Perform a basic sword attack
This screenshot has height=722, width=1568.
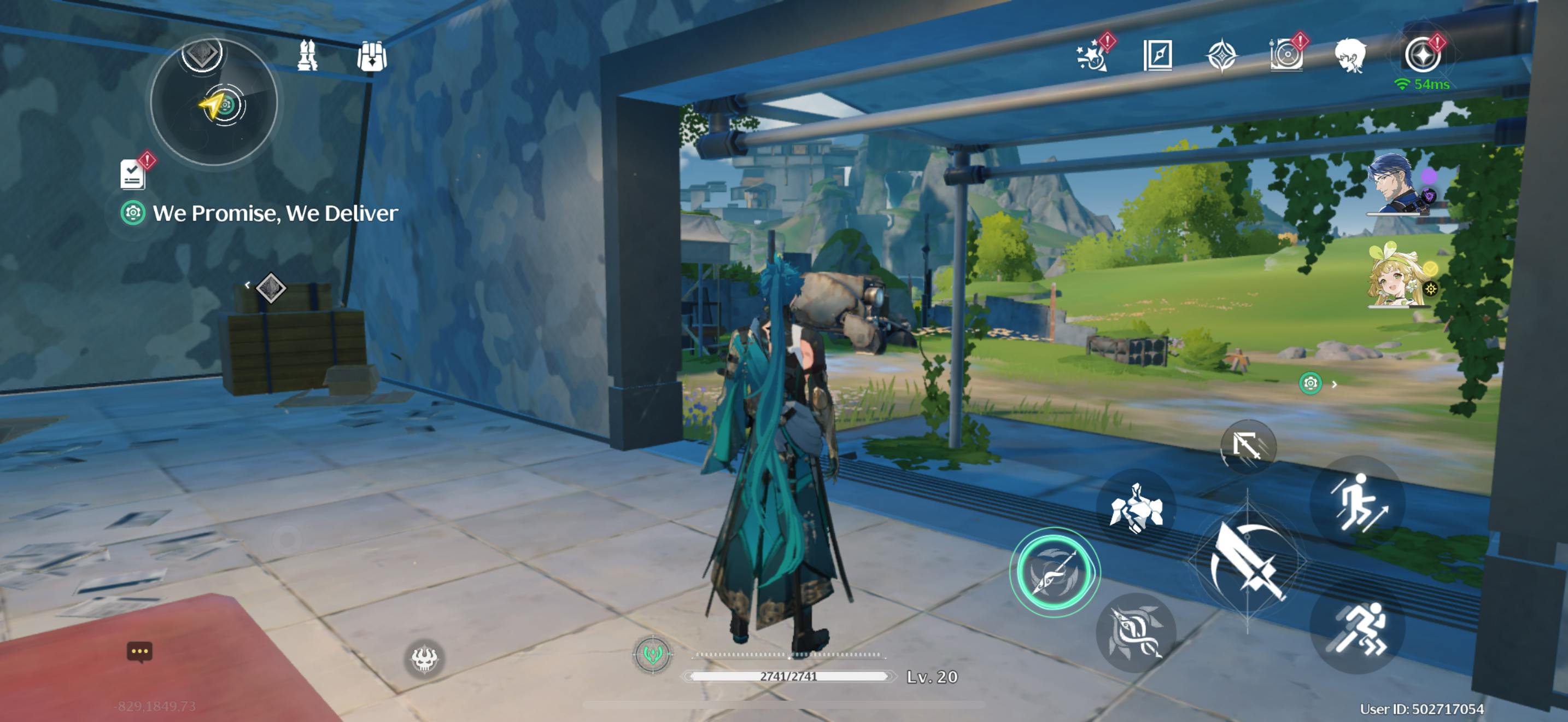[x=1247, y=561]
